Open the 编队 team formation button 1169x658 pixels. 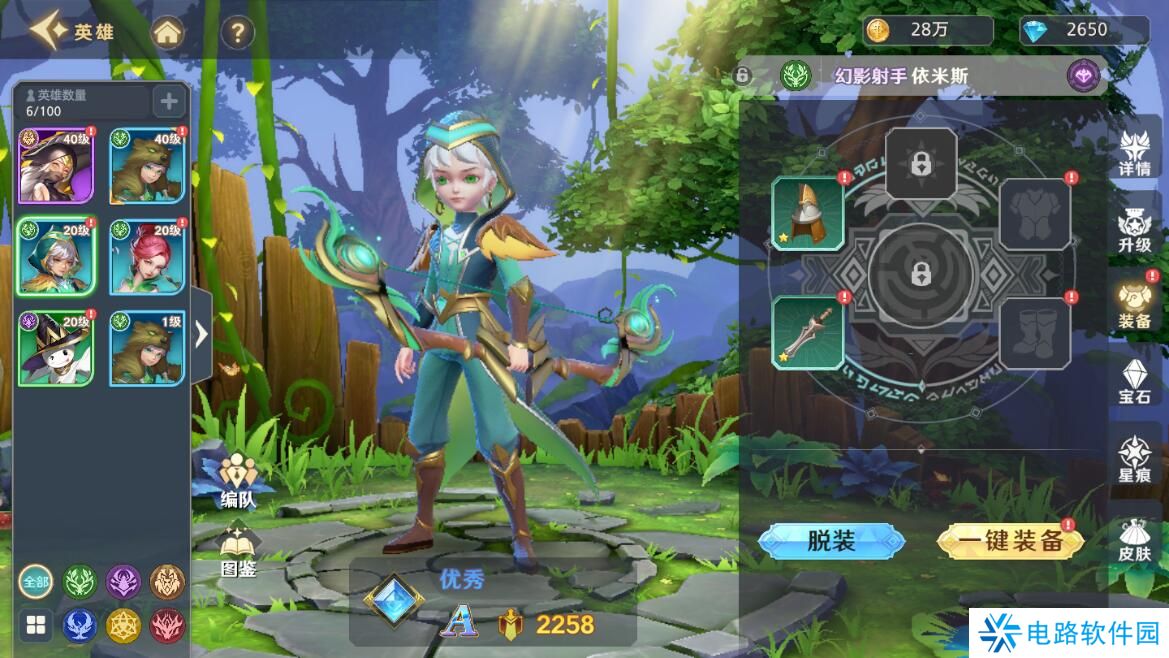(x=237, y=478)
